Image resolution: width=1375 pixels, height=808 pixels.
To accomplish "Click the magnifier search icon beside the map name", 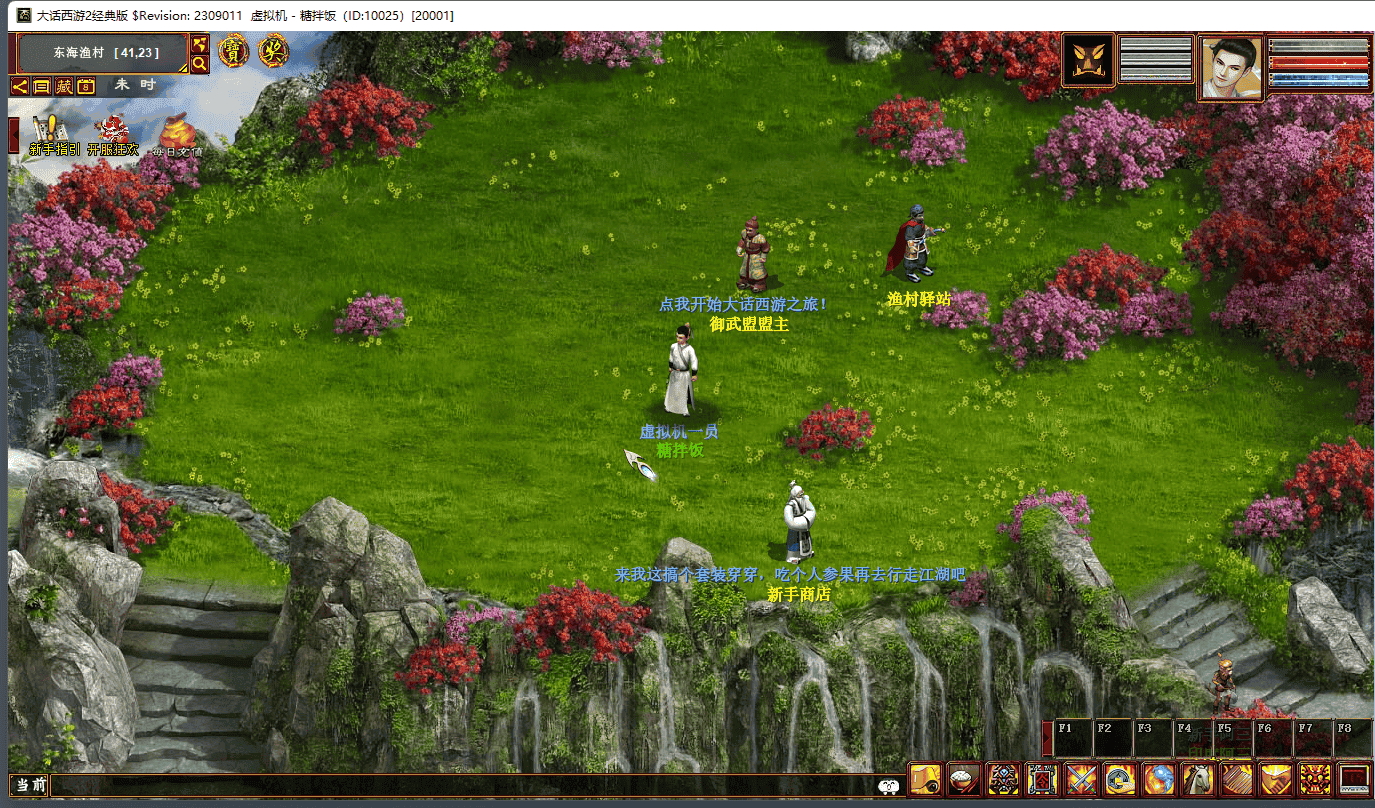I will pyautogui.click(x=200, y=63).
